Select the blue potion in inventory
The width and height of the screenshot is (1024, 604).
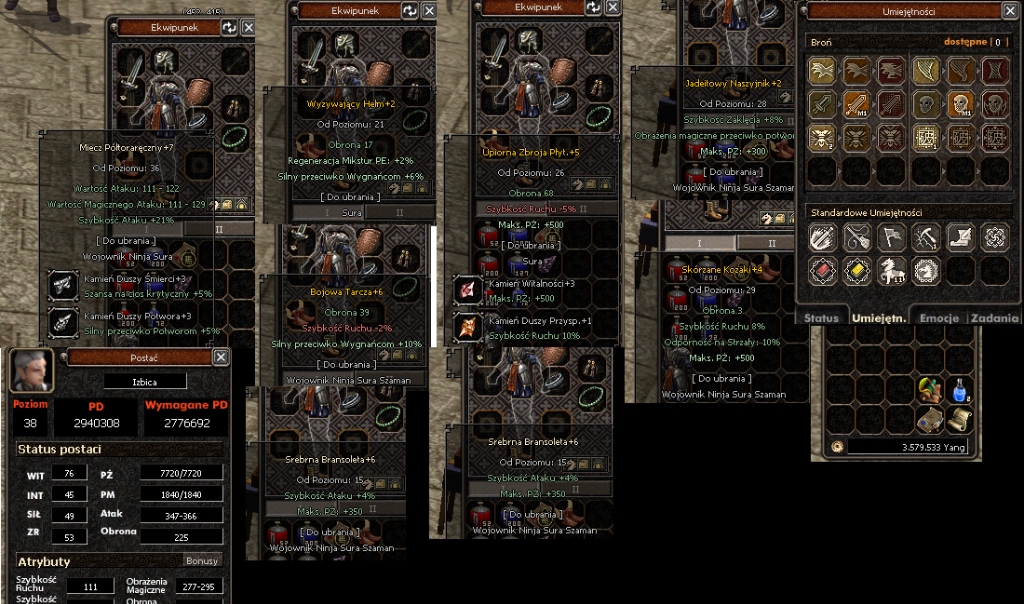pyautogui.click(x=960, y=388)
